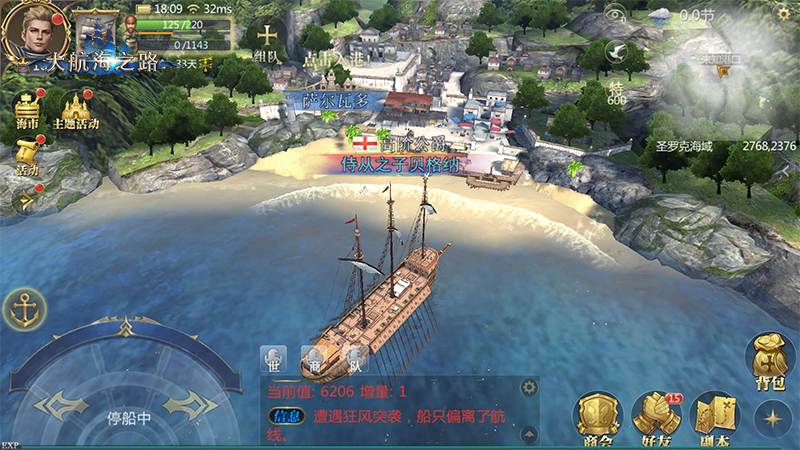
Task: Switch to 世 world chat channel
Action: point(274,360)
